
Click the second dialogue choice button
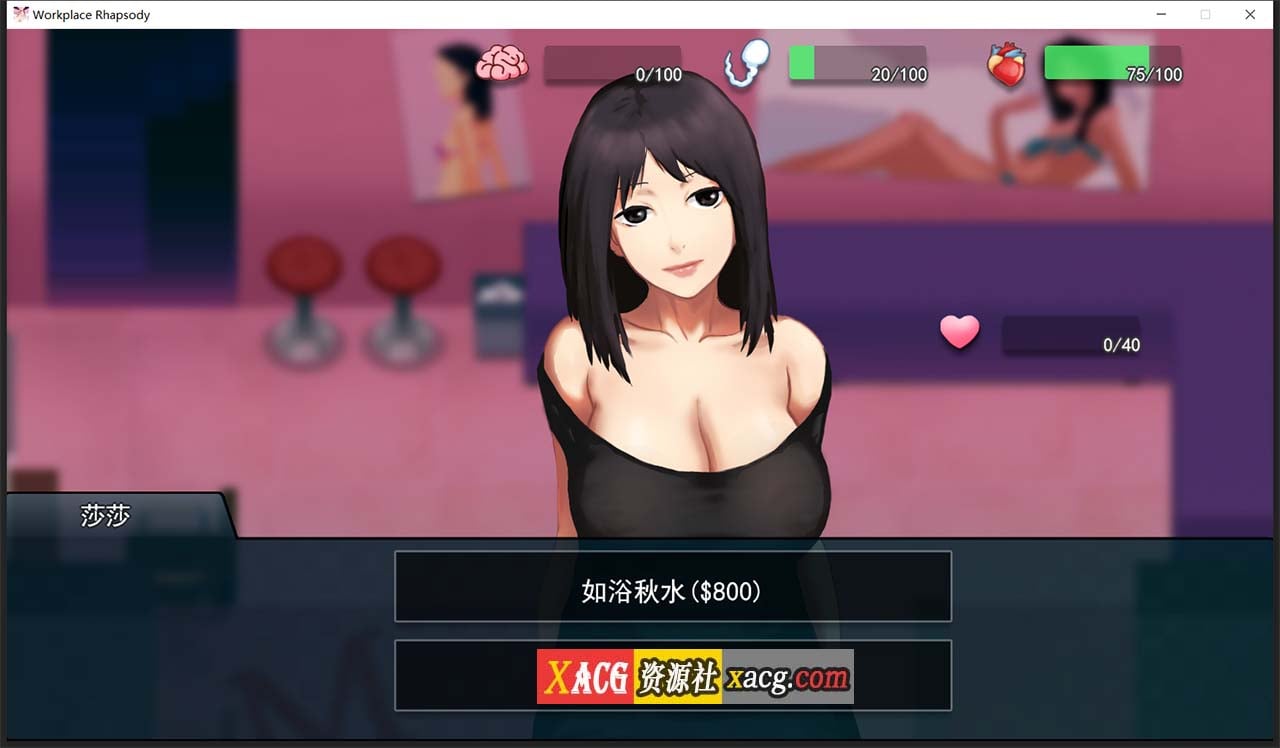coord(672,675)
